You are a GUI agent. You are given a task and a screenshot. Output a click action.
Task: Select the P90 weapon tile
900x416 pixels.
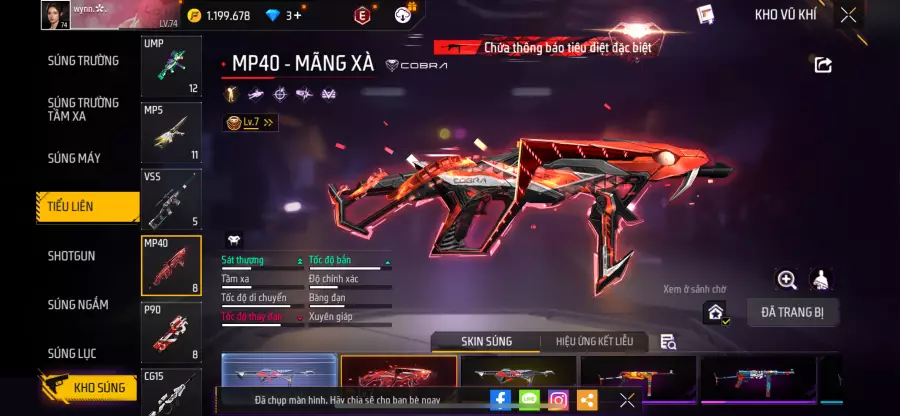171,332
